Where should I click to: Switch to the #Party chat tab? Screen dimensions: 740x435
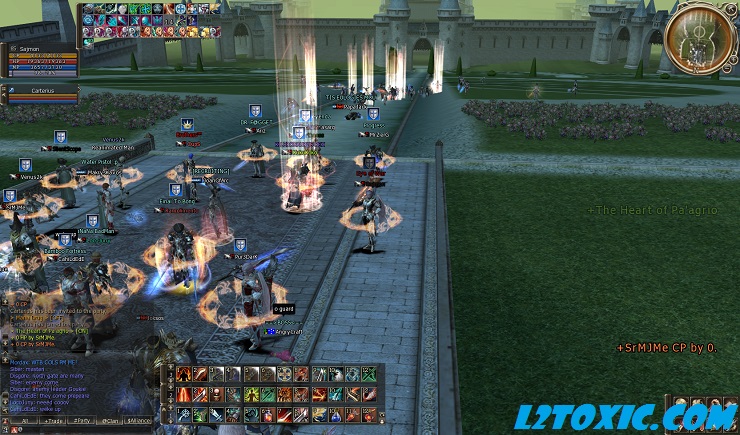(83, 421)
